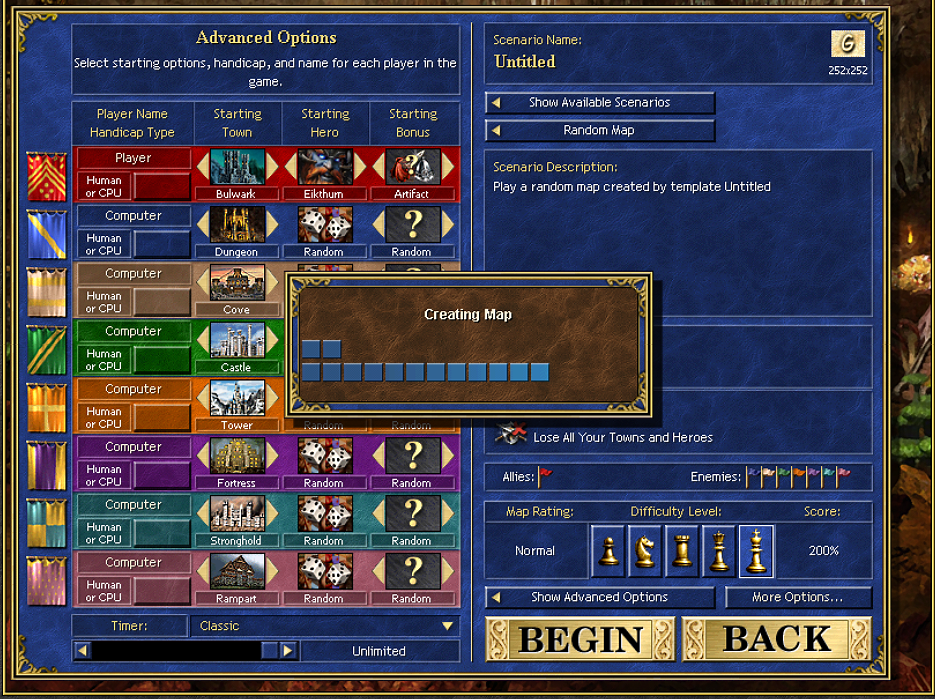Choose the pawn difficulty level
The width and height of the screenshot is (935, 699).
coord(608,551)
